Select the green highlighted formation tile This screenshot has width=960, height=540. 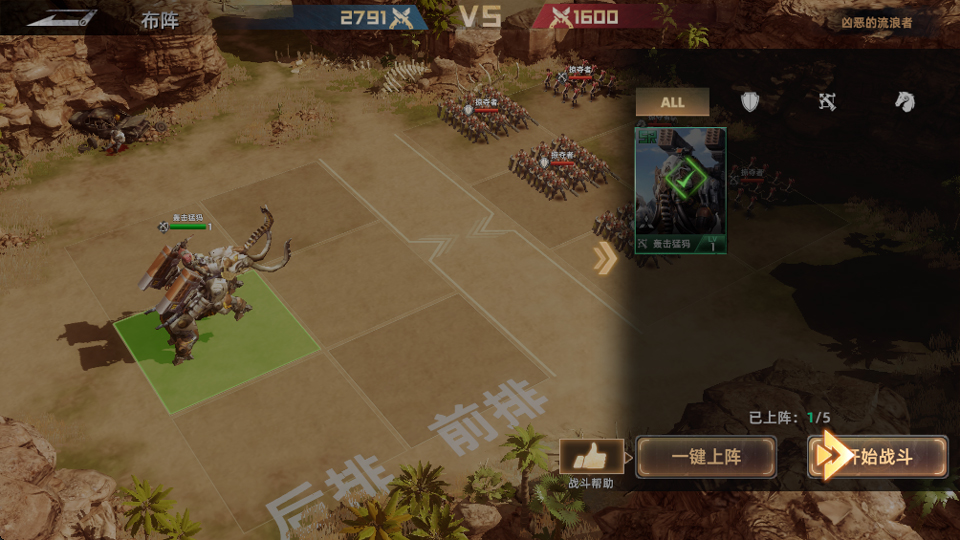[215, 340]
